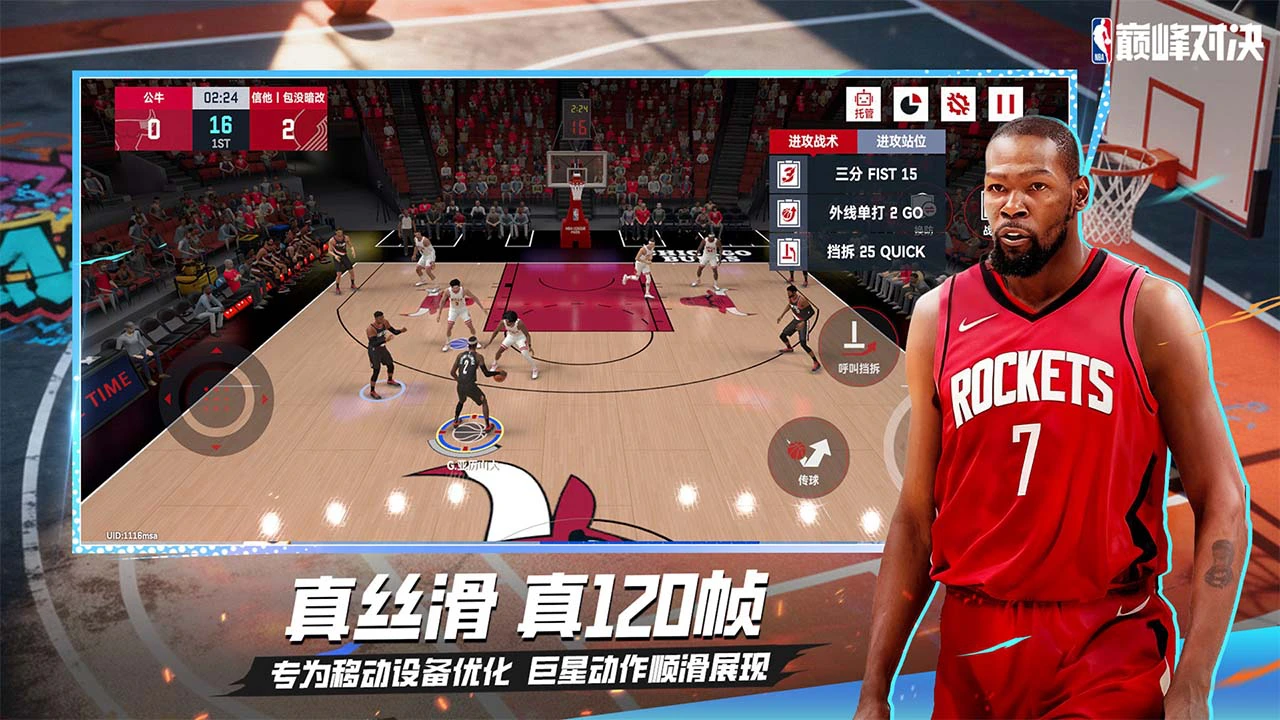Call the 外线单打 2 GO play
Image resolution: width=1280 pixels, height=720 pixels.
coord(874,211)
